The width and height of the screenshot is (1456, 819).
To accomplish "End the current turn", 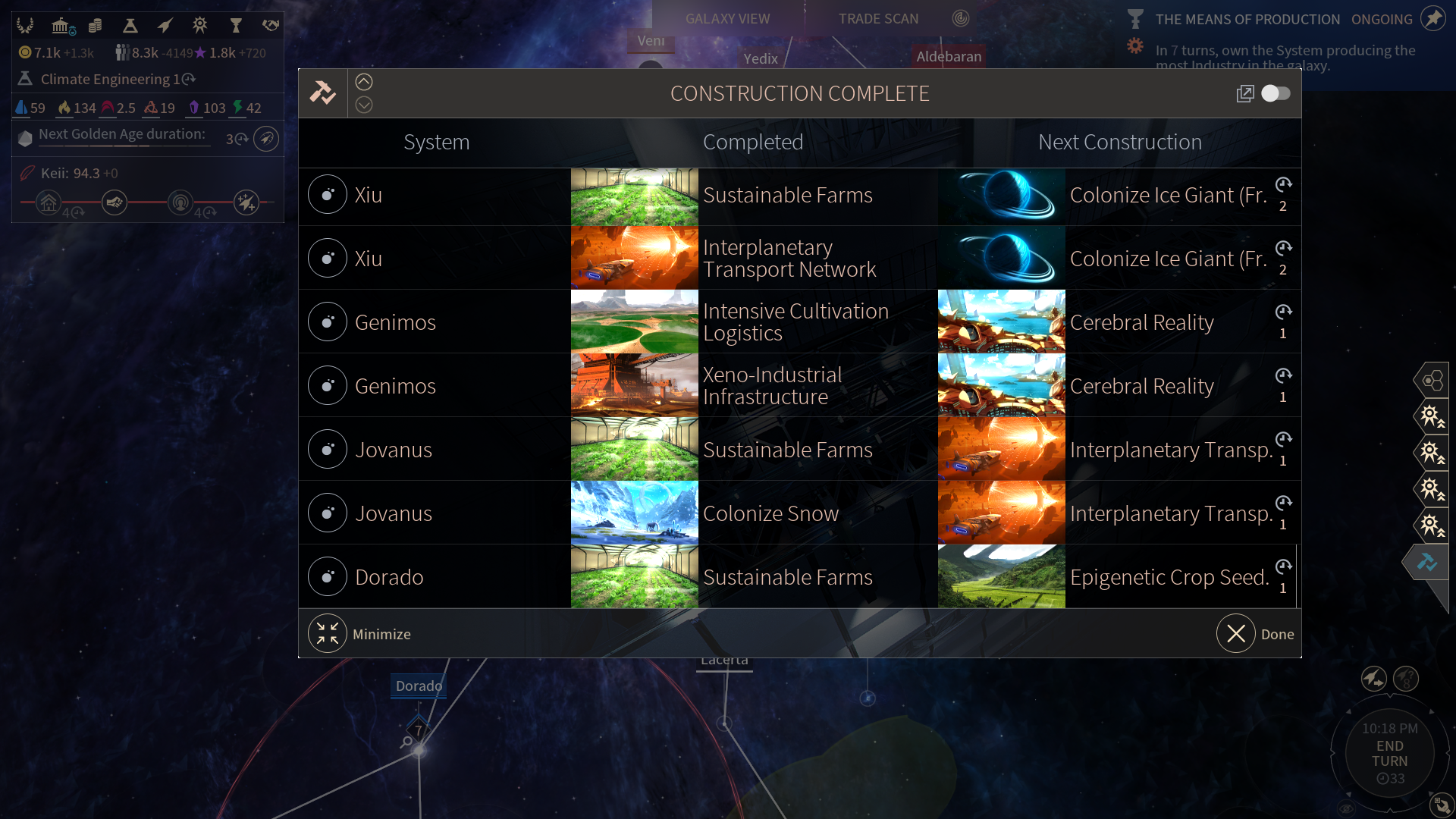I will 1389,754.
